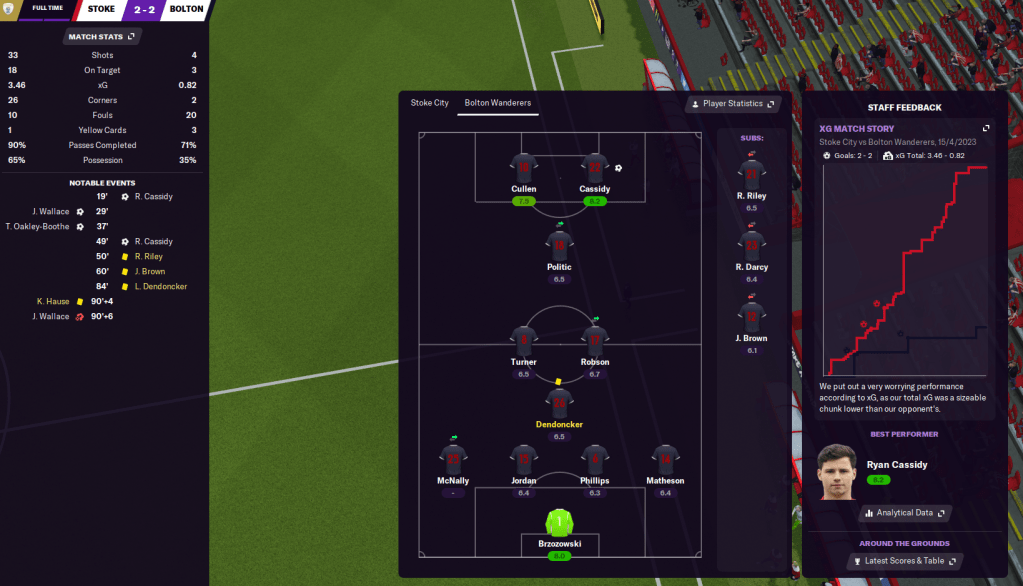Open best performer Ryan Cassidy's portrait
The width and height of the screenshot is (1023, 586).
click(837, 471)
